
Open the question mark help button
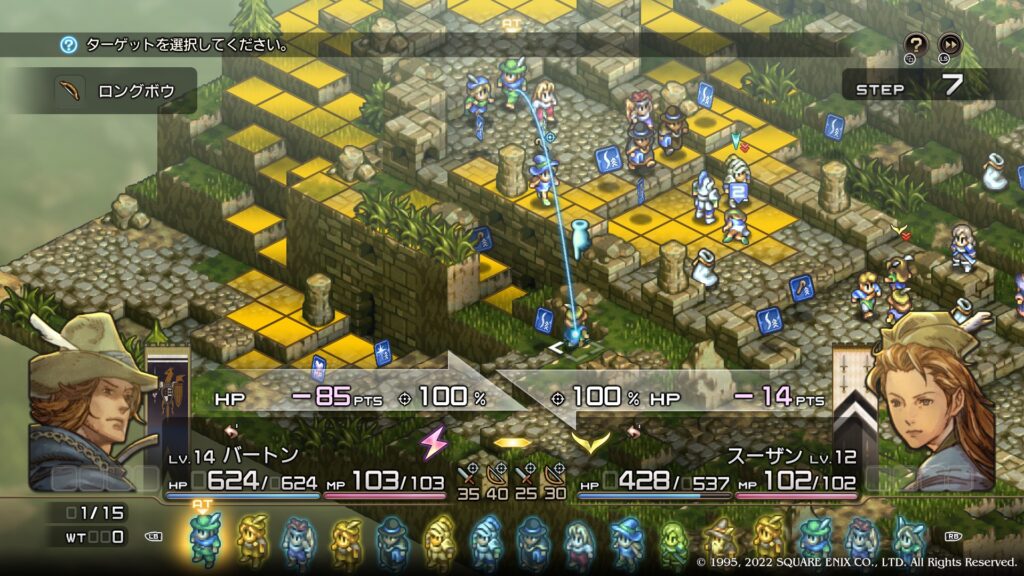click(915, 44)
